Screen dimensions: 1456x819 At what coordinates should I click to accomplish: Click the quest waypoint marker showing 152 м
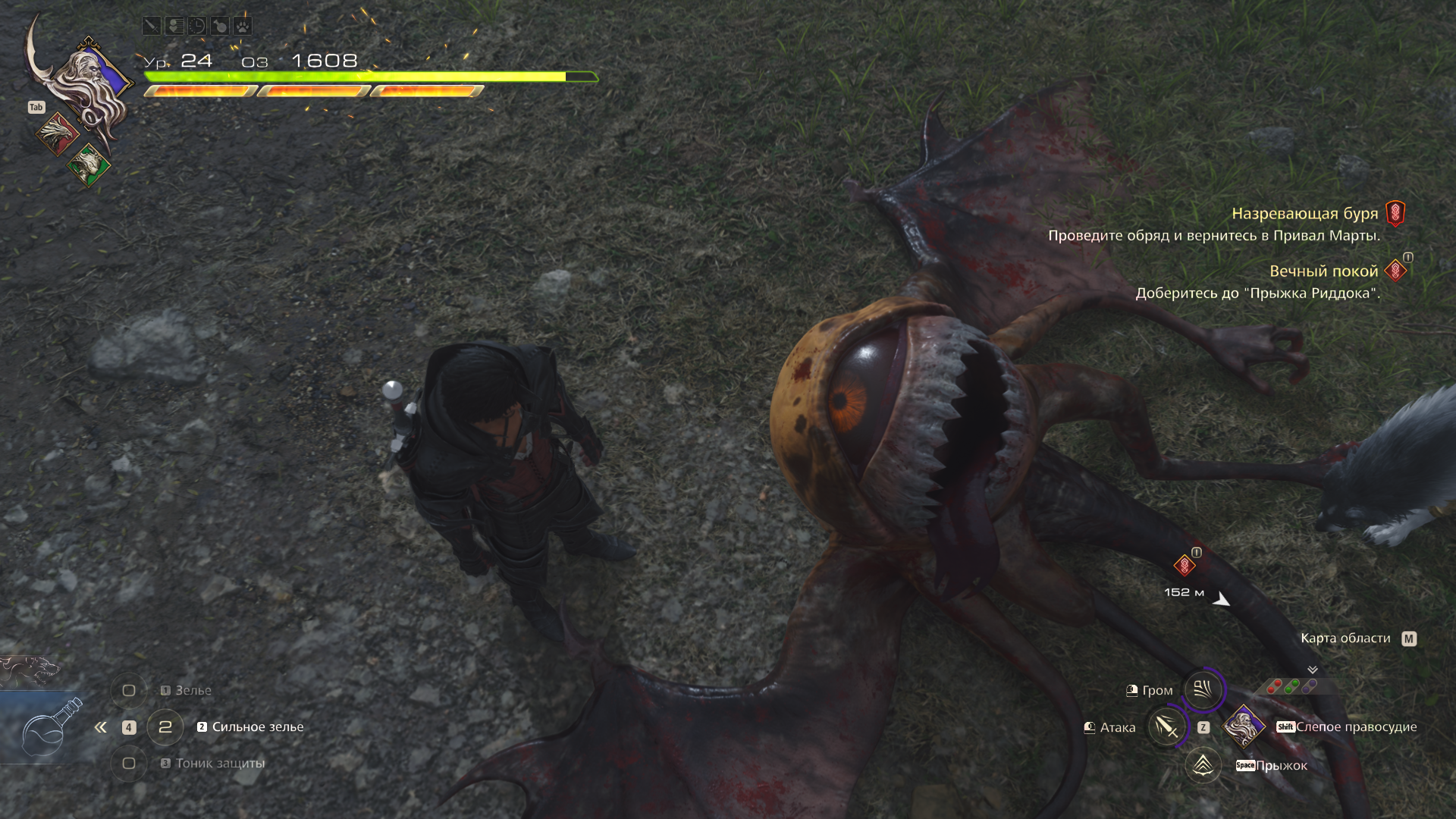point(1185,566)
